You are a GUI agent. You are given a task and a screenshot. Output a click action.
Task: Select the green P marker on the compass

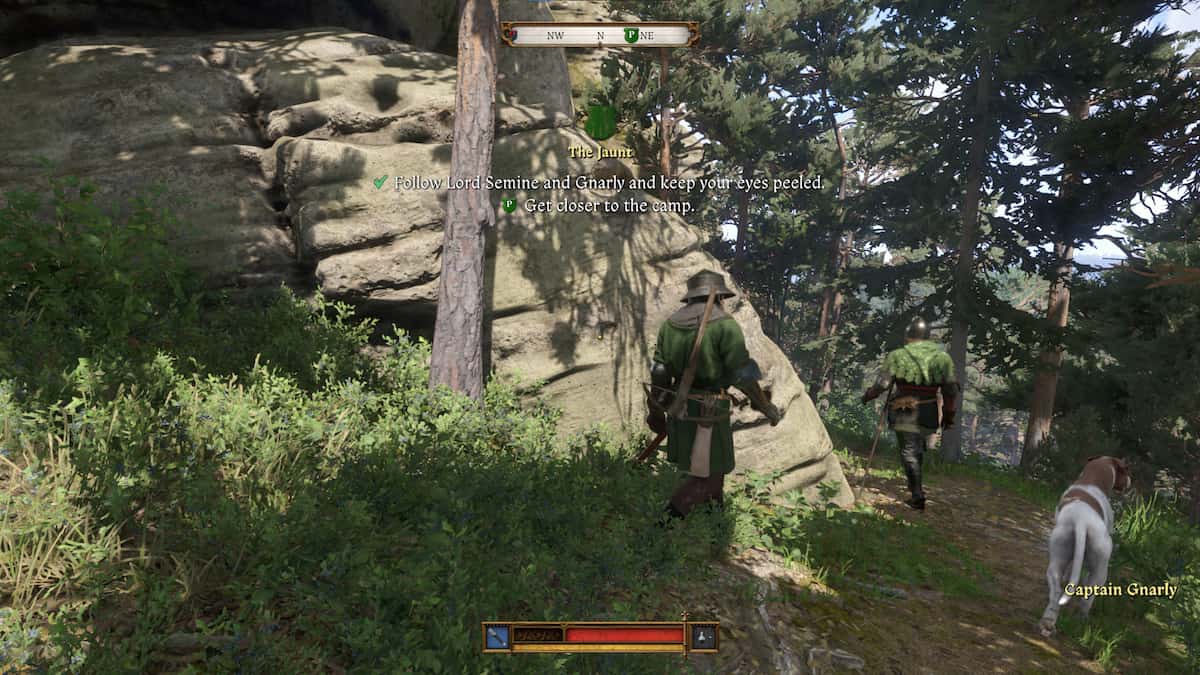coord(631,35)
